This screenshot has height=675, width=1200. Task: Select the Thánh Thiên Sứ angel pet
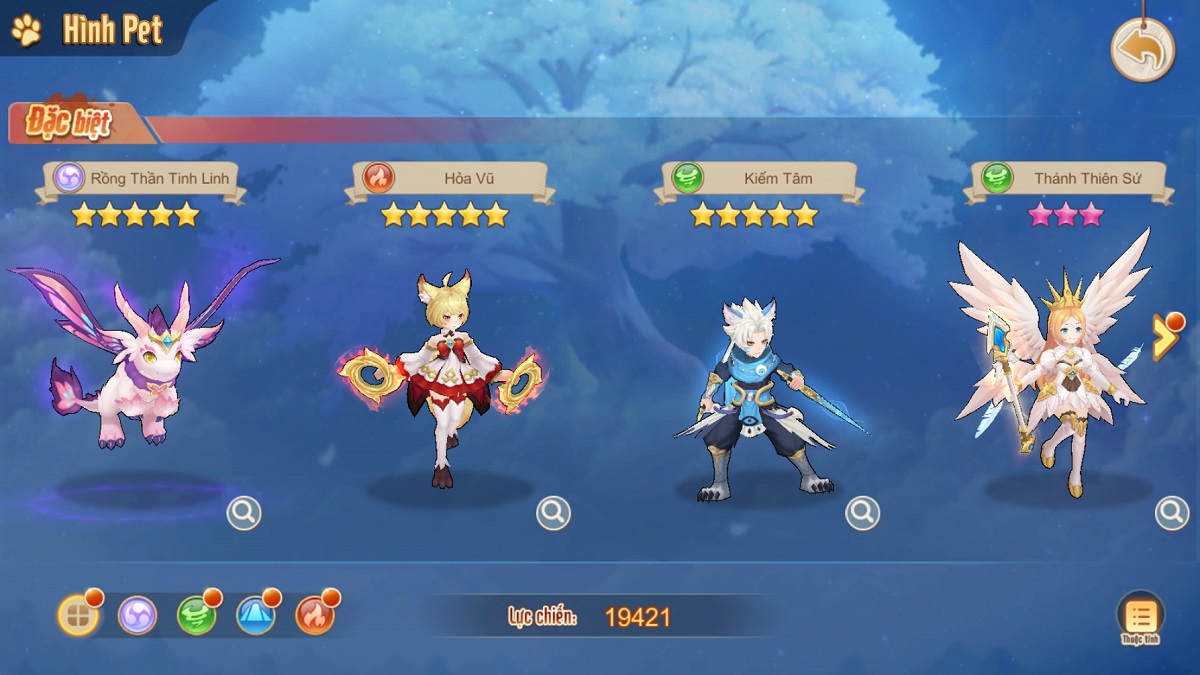1050,370
